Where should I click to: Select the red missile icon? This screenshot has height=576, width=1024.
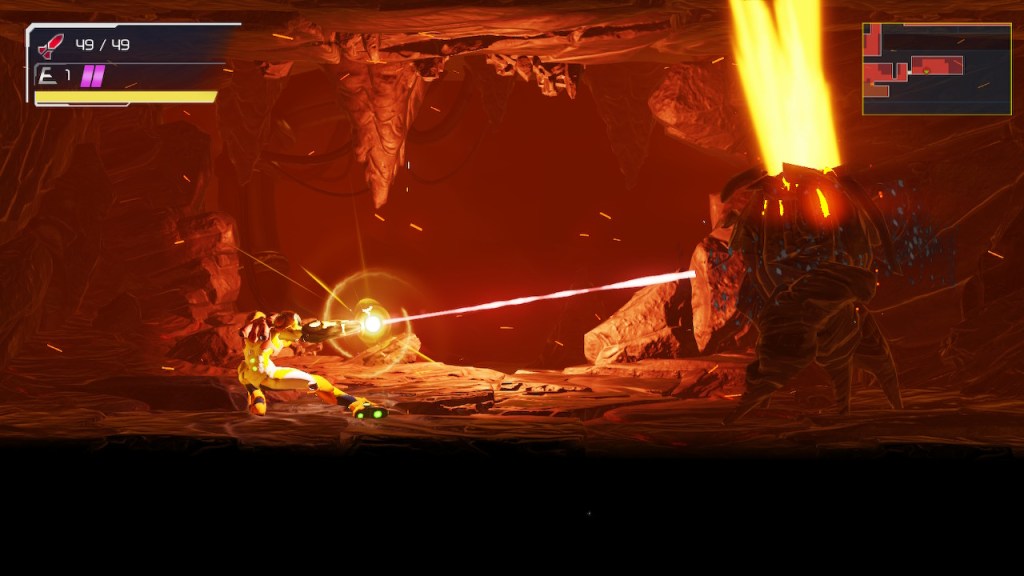coord(51,46)
